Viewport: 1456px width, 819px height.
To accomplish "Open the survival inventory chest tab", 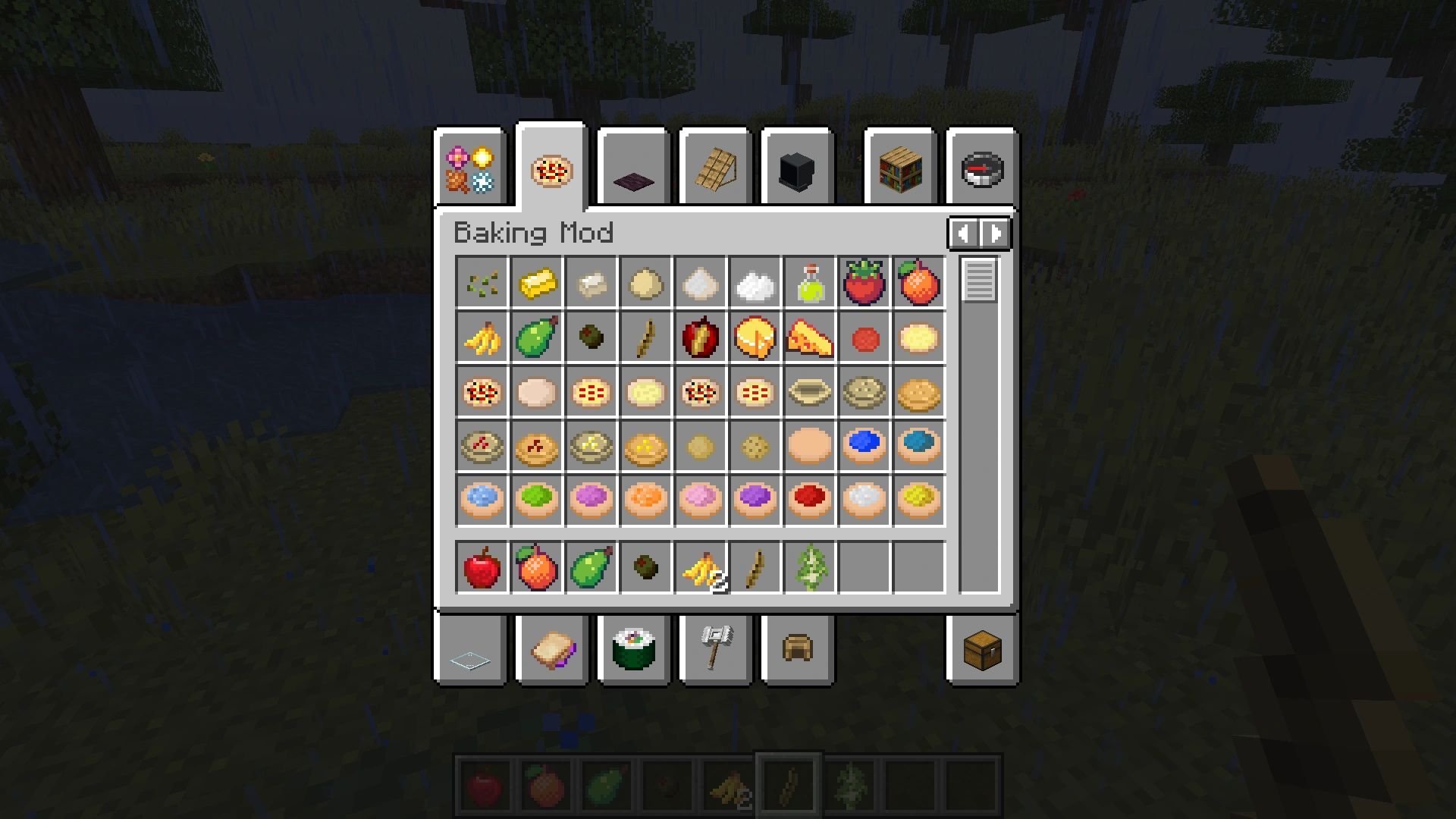I will (x=984, y=650).
